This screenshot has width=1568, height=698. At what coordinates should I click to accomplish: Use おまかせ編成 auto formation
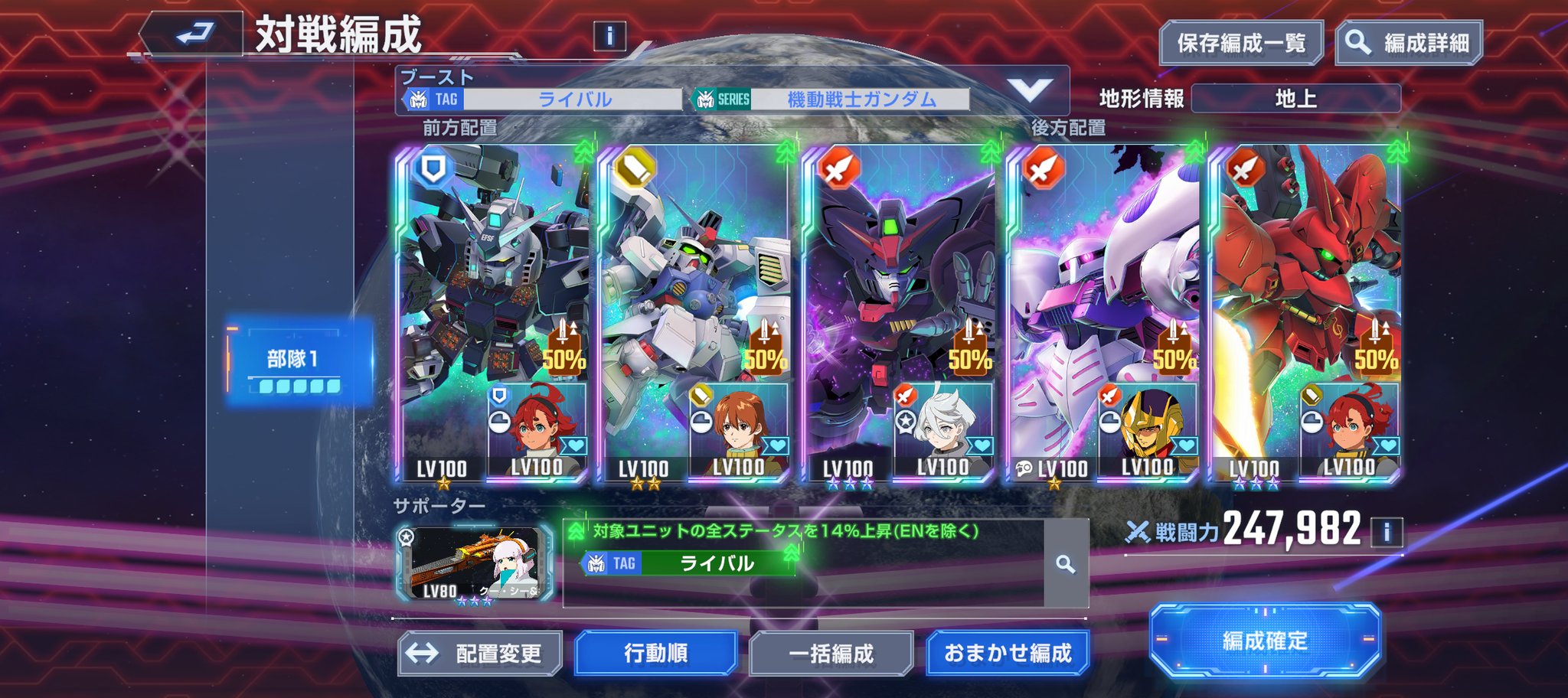point(1008,654)
